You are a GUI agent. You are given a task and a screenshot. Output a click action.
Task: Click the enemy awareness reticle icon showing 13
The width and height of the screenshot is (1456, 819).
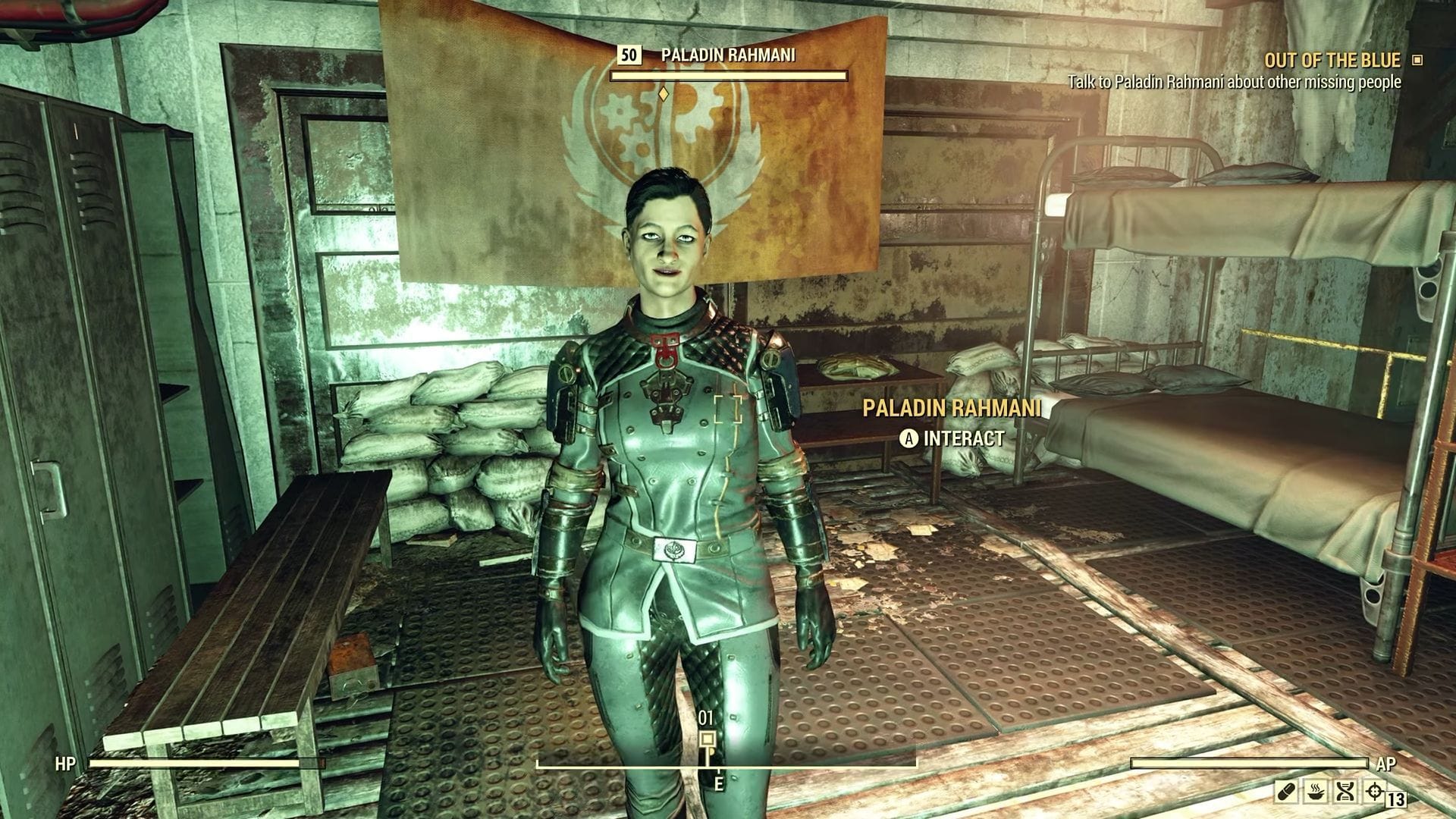[1374, 790]
